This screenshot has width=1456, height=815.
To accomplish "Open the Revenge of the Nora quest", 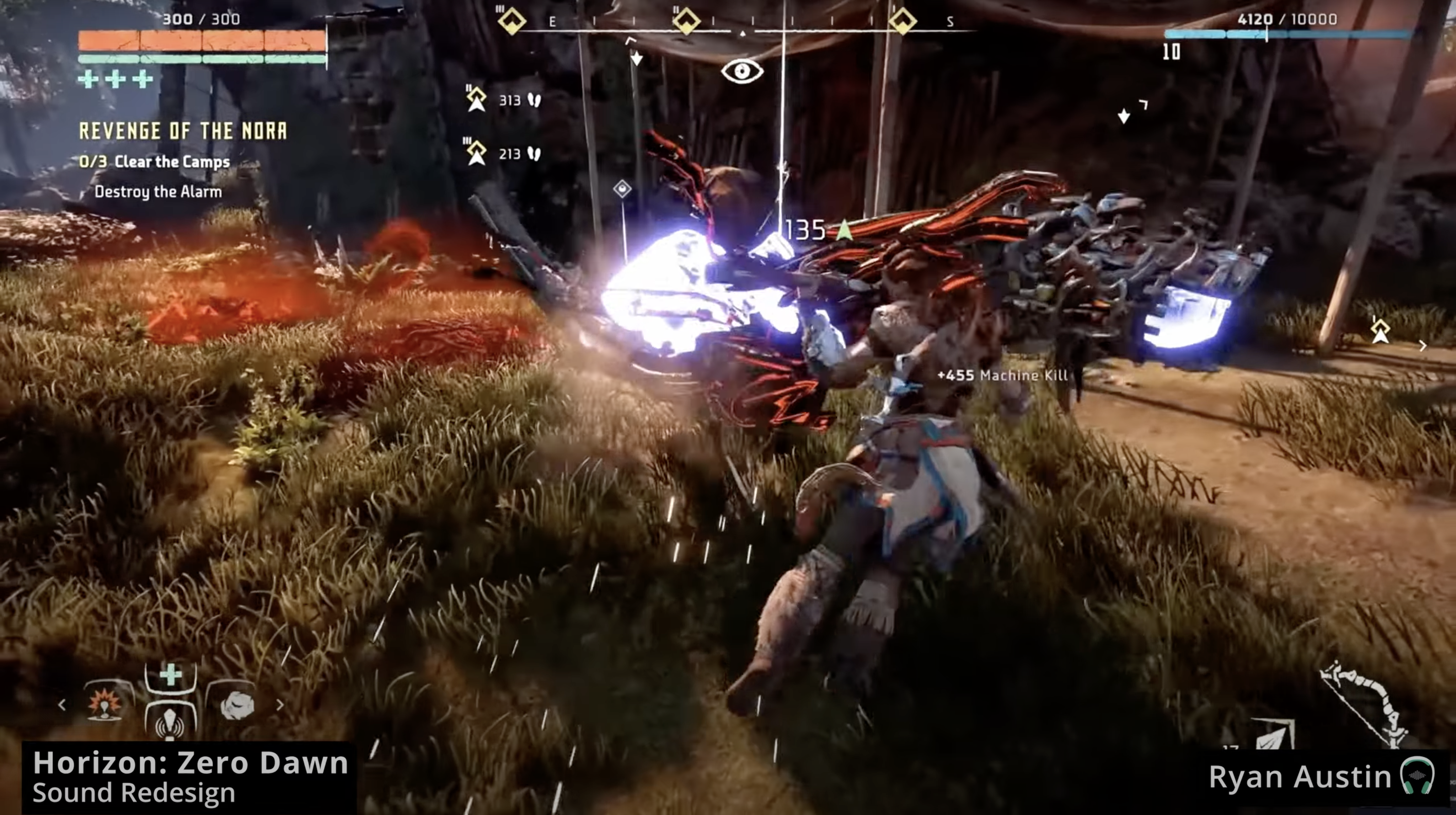I will (x=183, y=131).
